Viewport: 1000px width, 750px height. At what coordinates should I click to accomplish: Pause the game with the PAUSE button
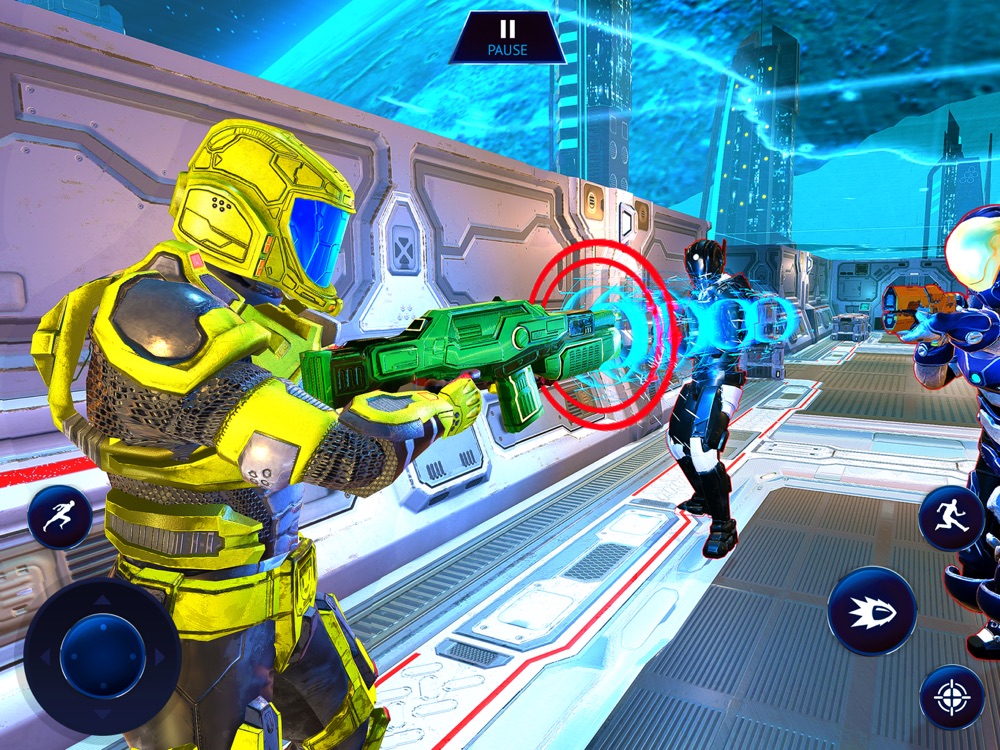click(x=507, y=37)
